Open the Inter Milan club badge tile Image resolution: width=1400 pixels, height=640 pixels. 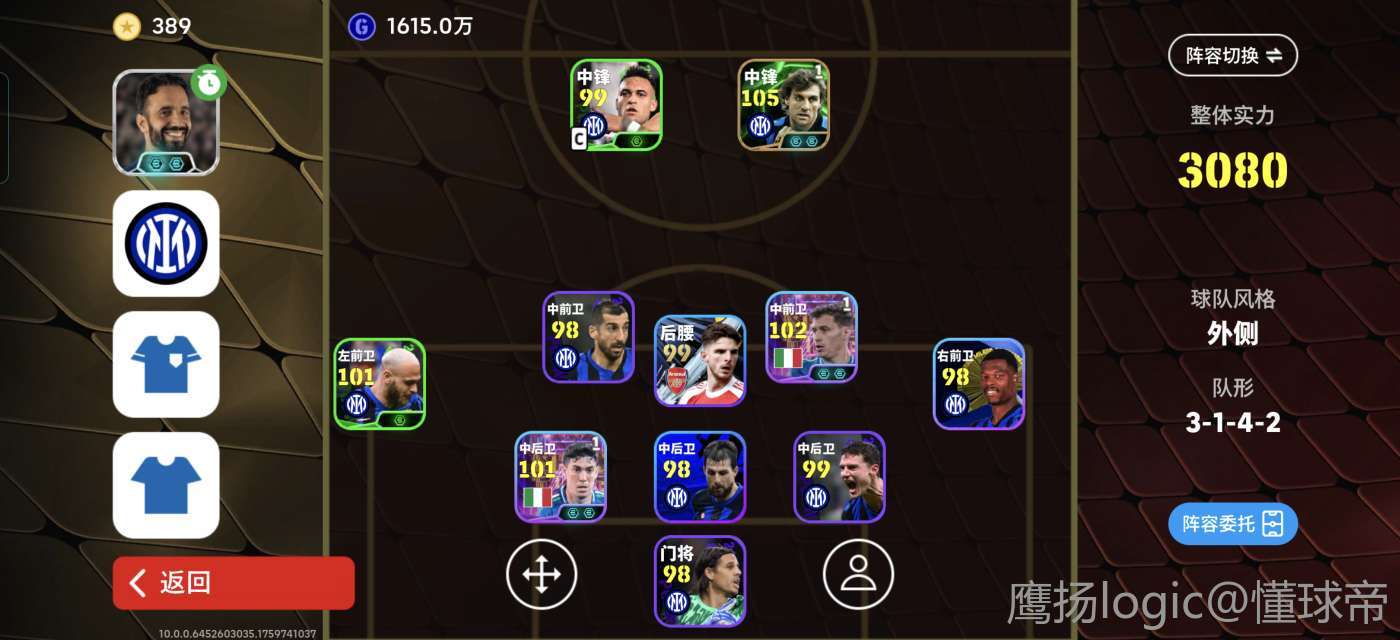coord(166,243)
